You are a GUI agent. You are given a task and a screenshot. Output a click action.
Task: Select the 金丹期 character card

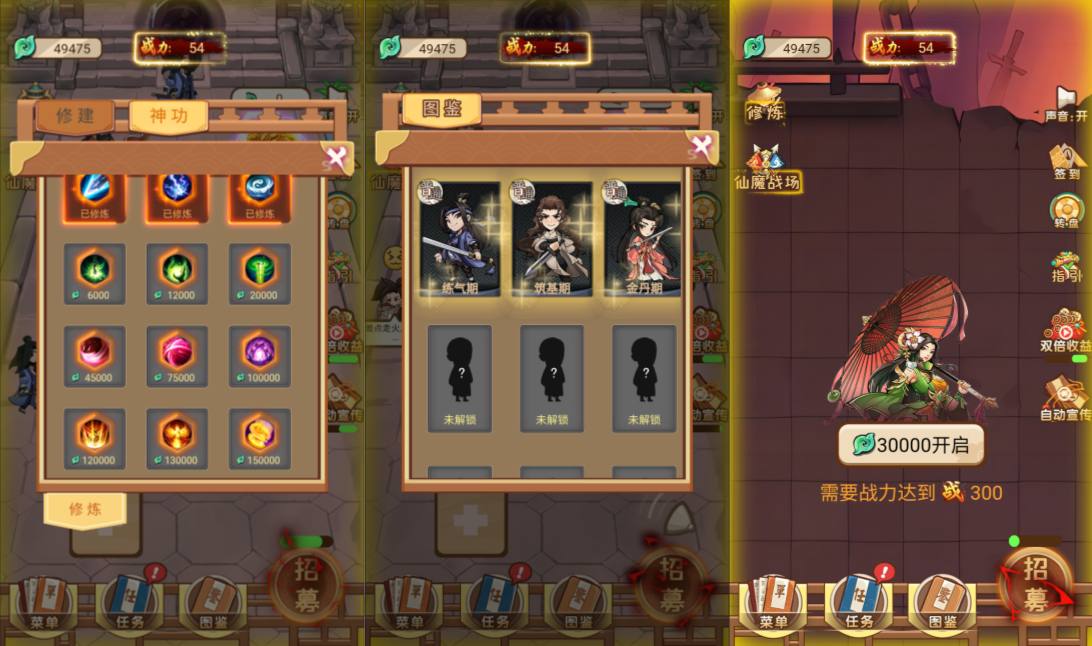tap(643, 240)
